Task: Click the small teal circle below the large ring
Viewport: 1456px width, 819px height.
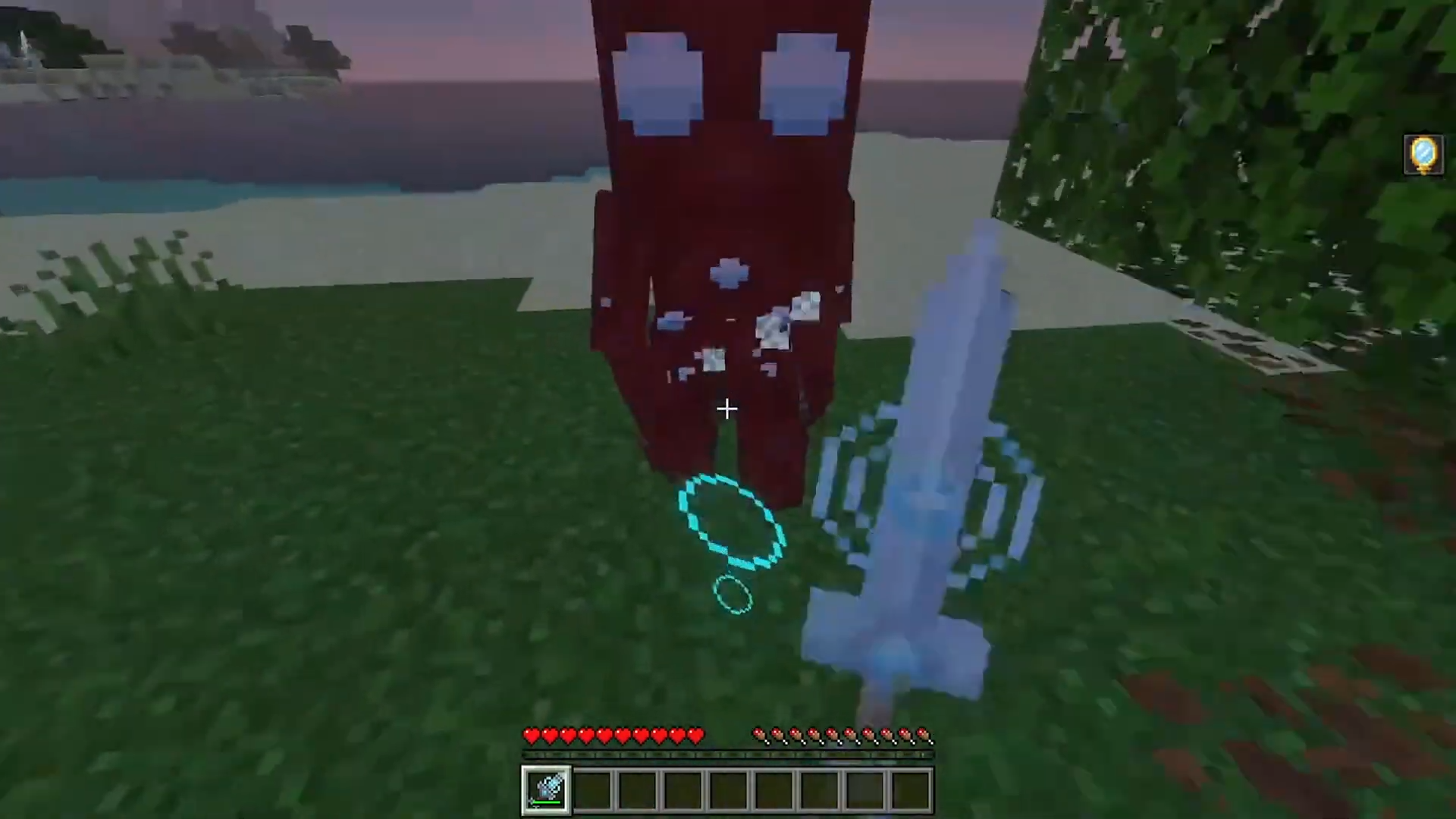Action: point(732,595)
